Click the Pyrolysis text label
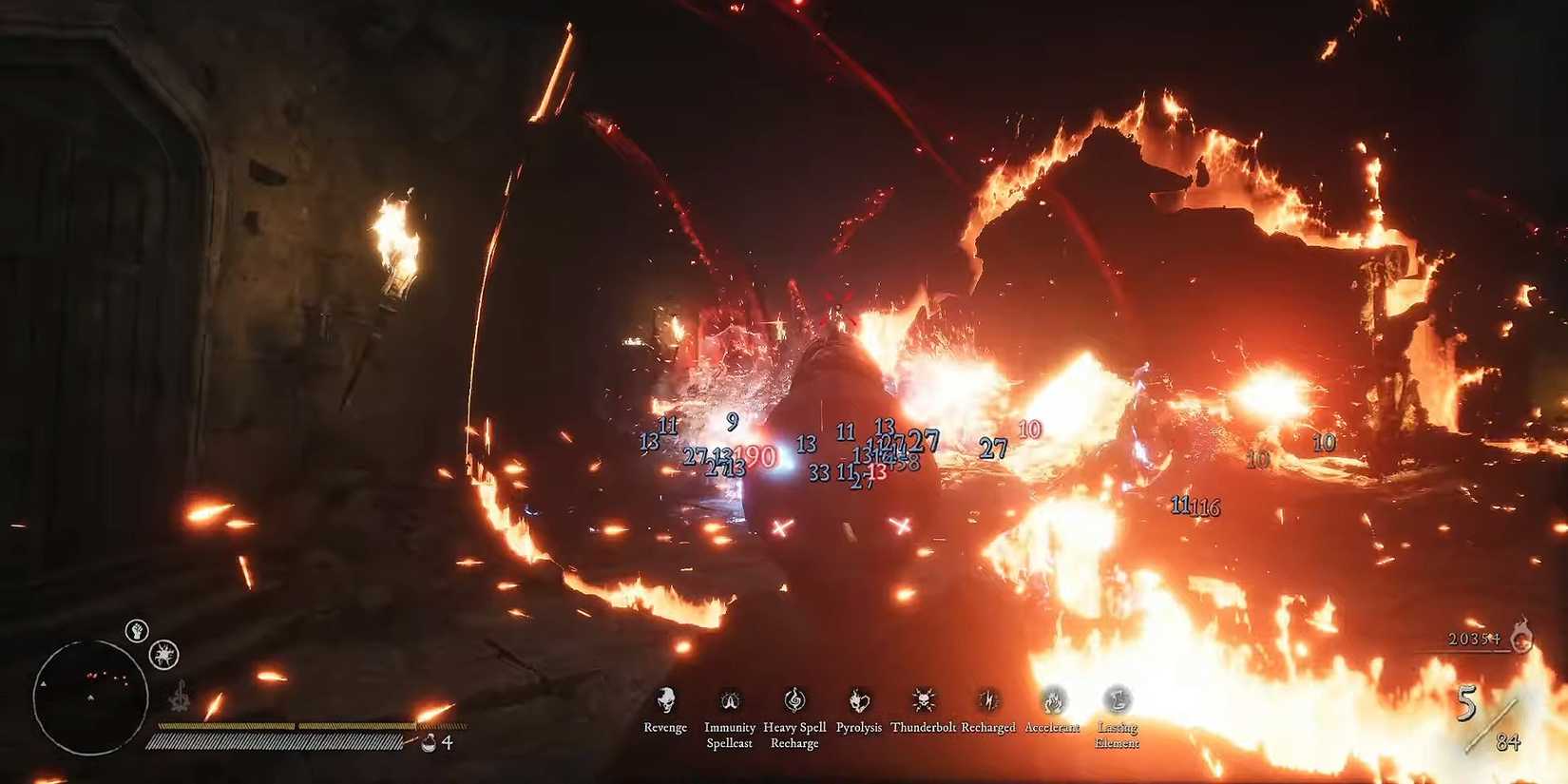This screenshot has width=1568, height=784. (x=858, y=727)
